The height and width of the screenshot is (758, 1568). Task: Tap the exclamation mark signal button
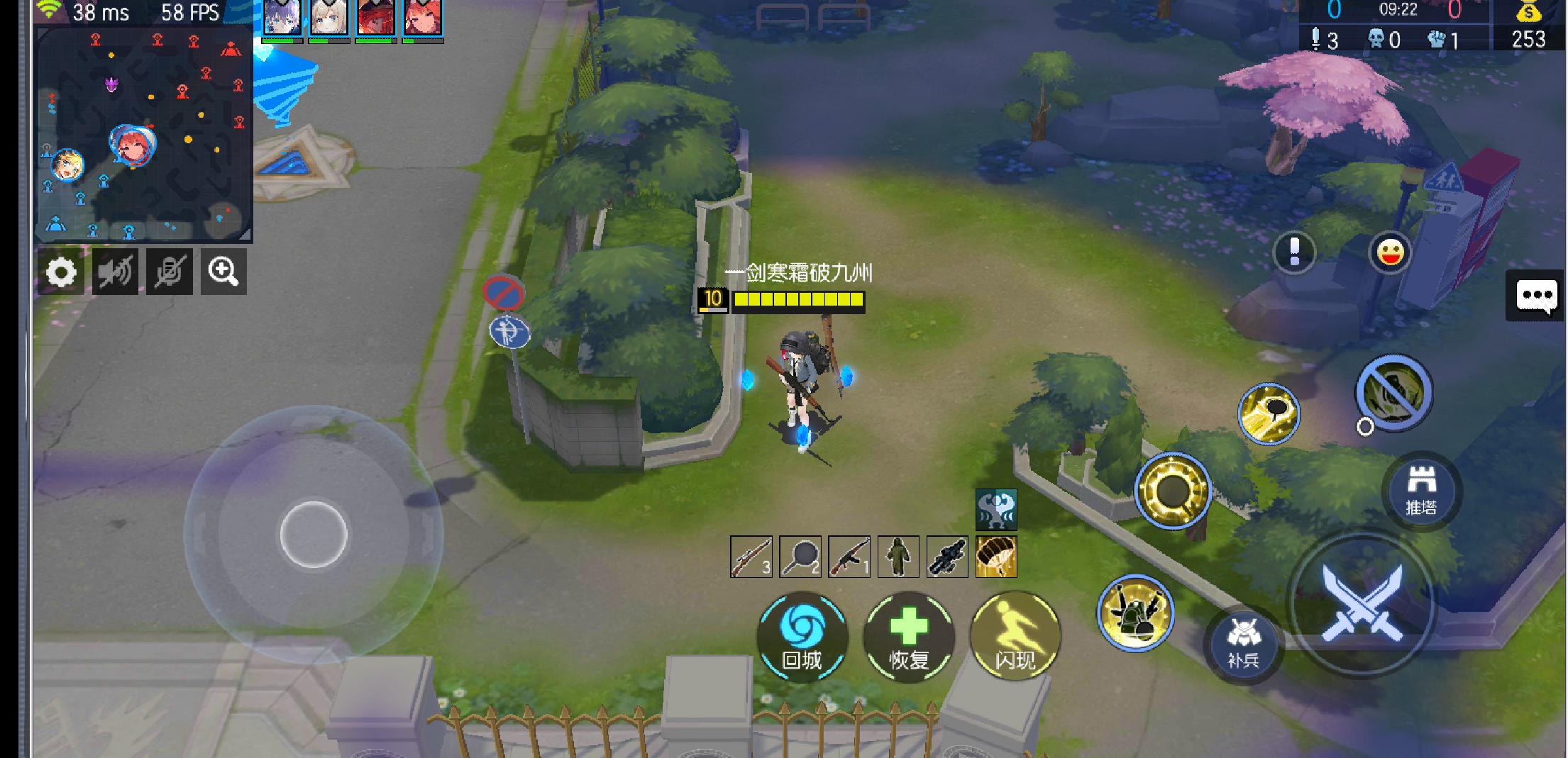[x=1296, y=253]
